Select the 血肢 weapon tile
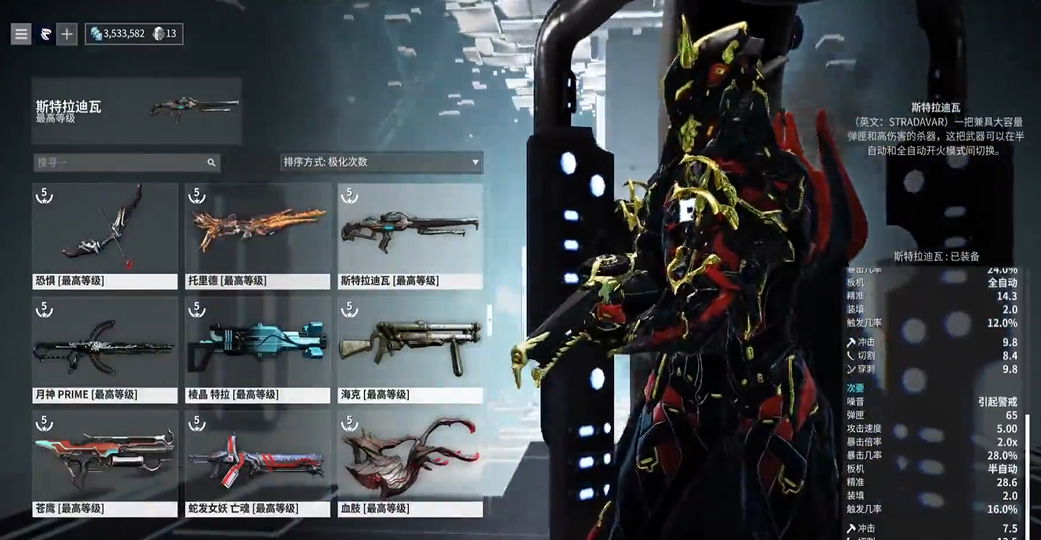This screenshot has height=540, width=1041. click(x=410, y=462)
